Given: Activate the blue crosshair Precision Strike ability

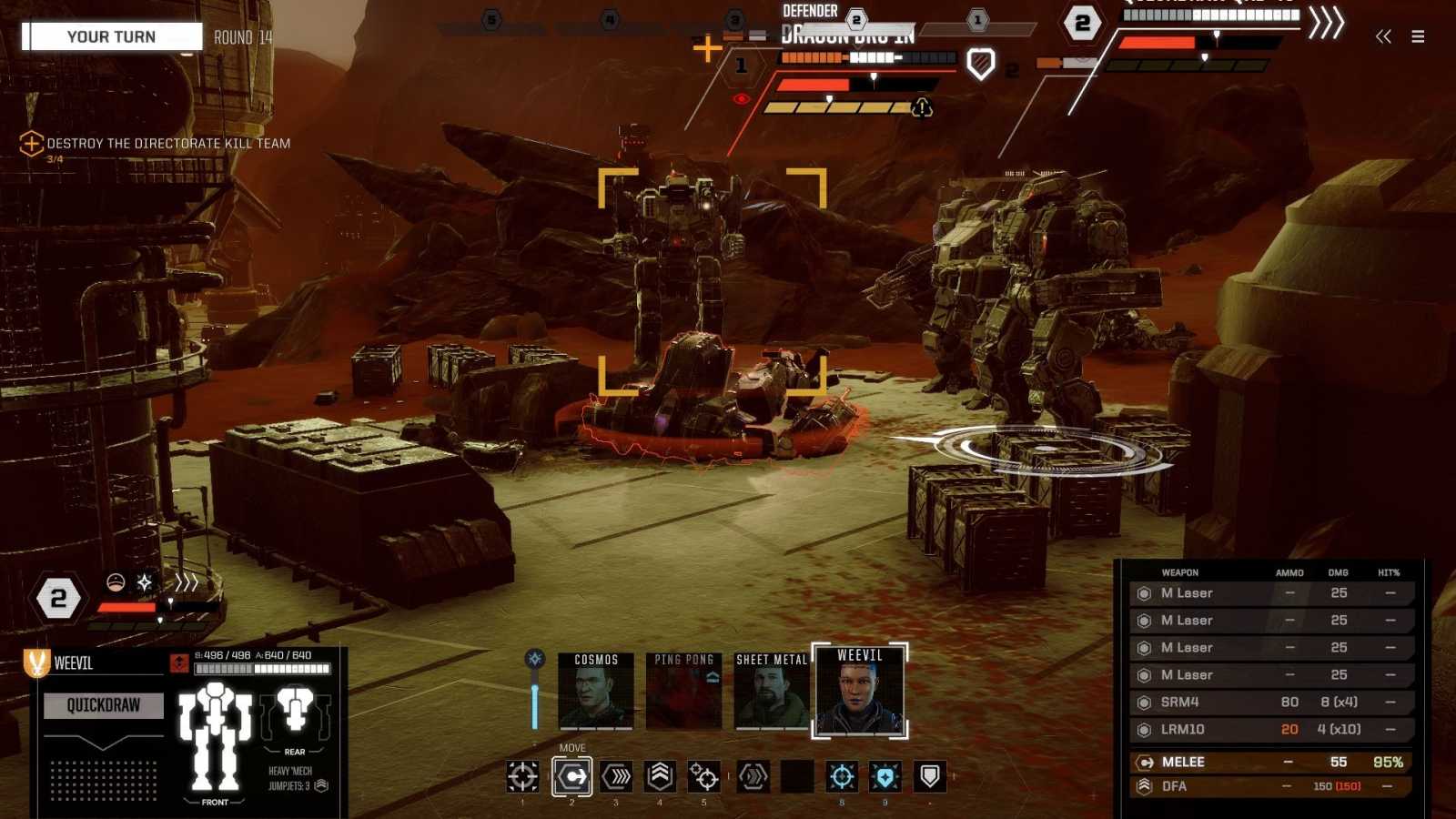Looking at the screenshot, I should click(842, 776).
